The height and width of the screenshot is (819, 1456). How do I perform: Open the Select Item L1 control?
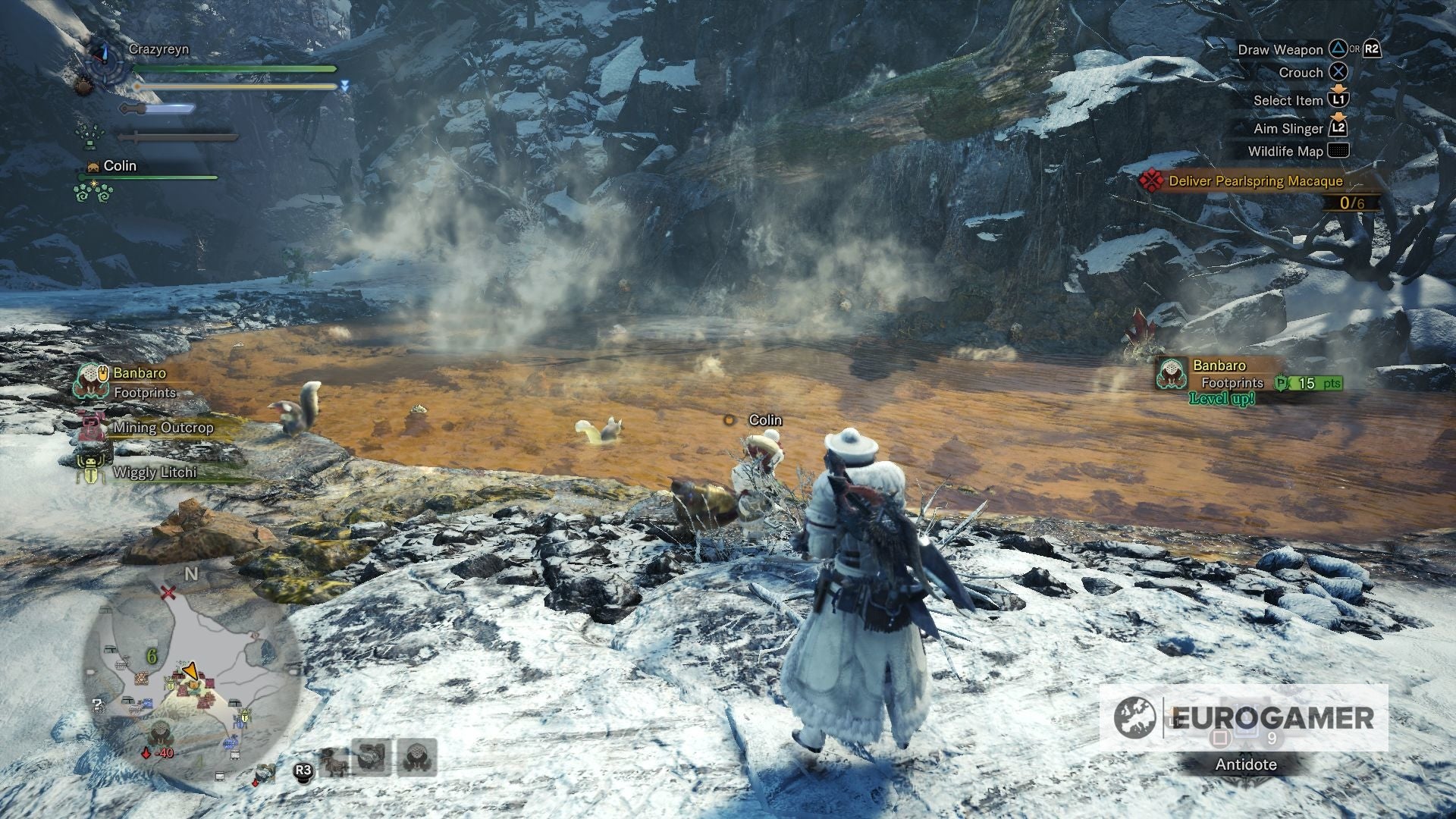pos(1337,99)
